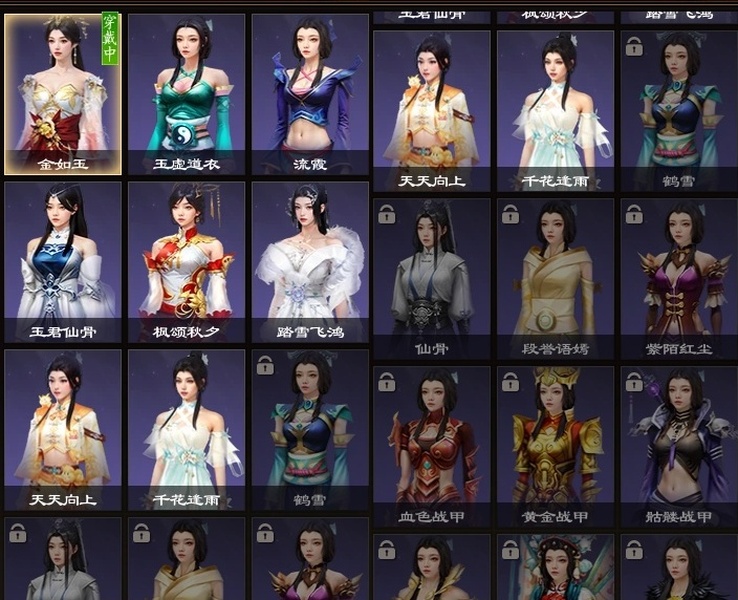The image size is (738, 600).
Task: Pick the 流霞 costume
Action: 310,95
